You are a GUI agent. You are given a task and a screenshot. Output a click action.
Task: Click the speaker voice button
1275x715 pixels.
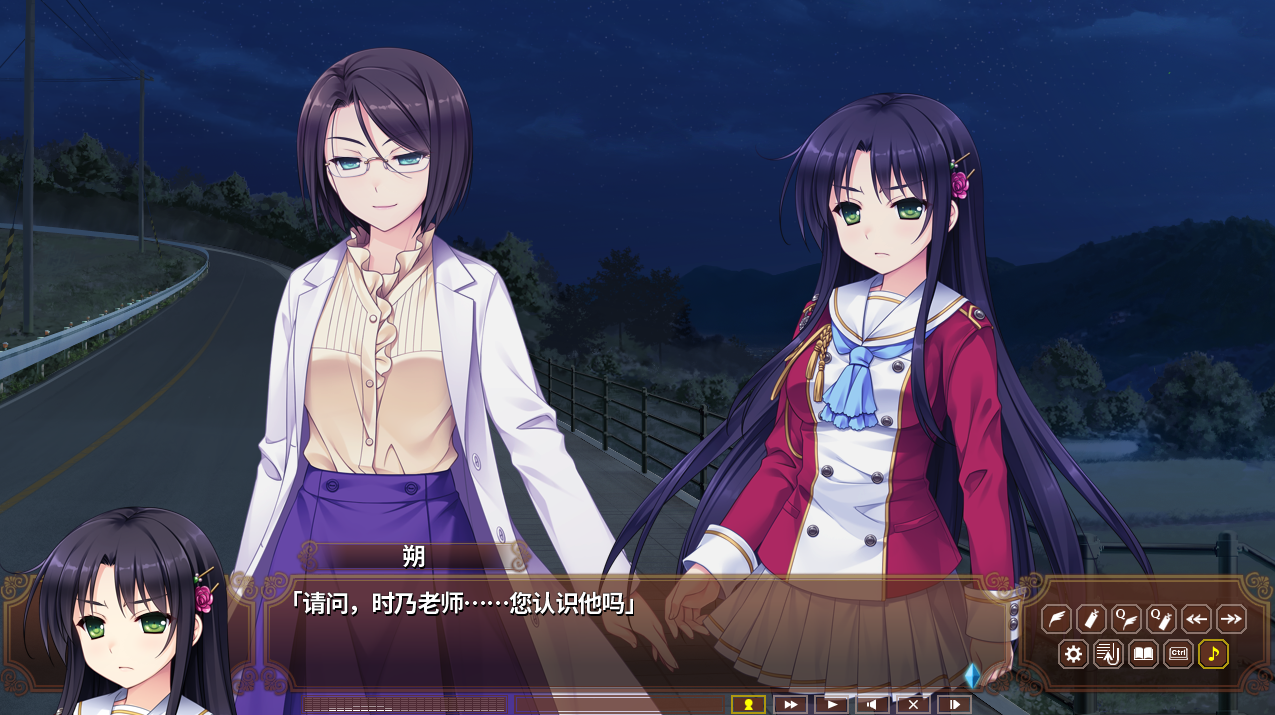pyautogui.click(x=872, y=705)
